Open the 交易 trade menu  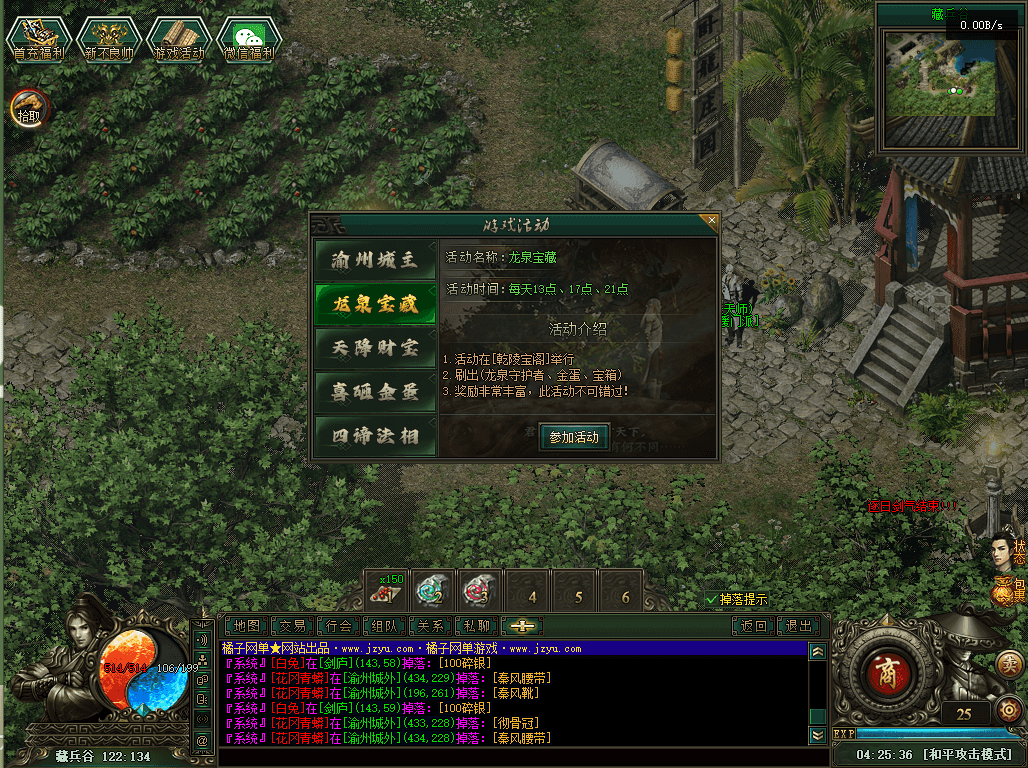coord(292,626)
